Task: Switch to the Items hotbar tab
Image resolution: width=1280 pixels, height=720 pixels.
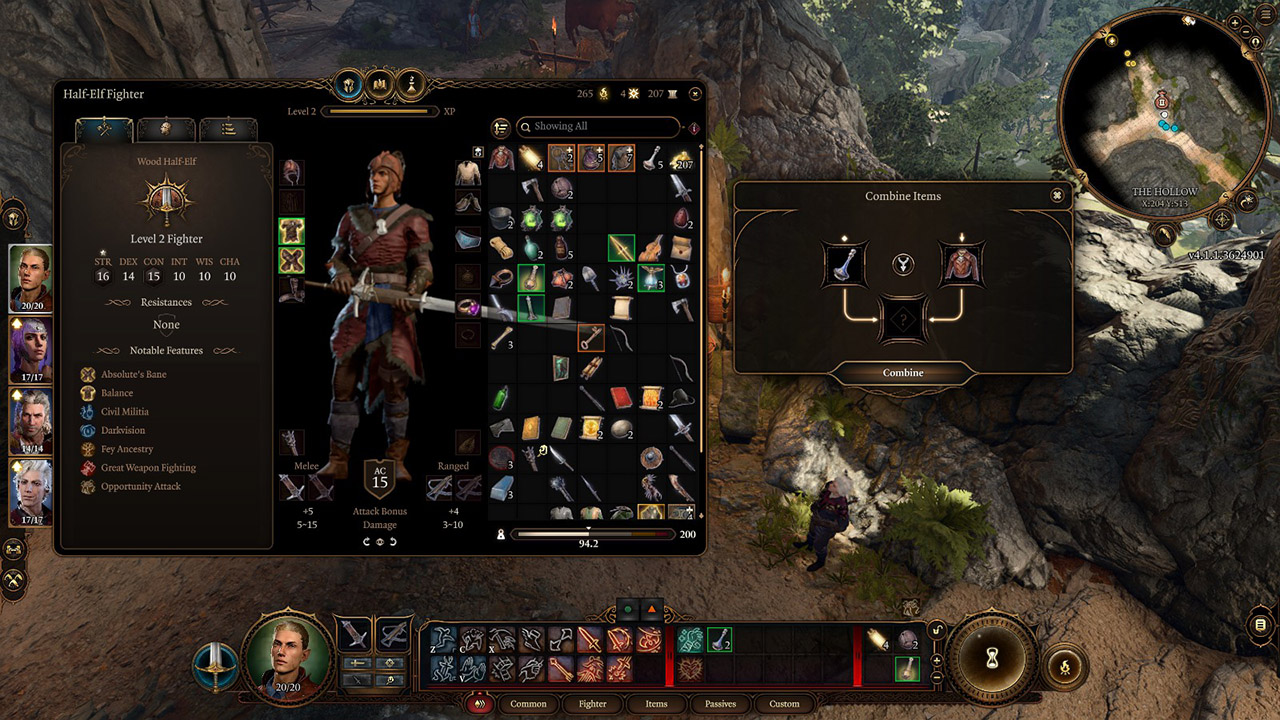Action: coord(656,703)
